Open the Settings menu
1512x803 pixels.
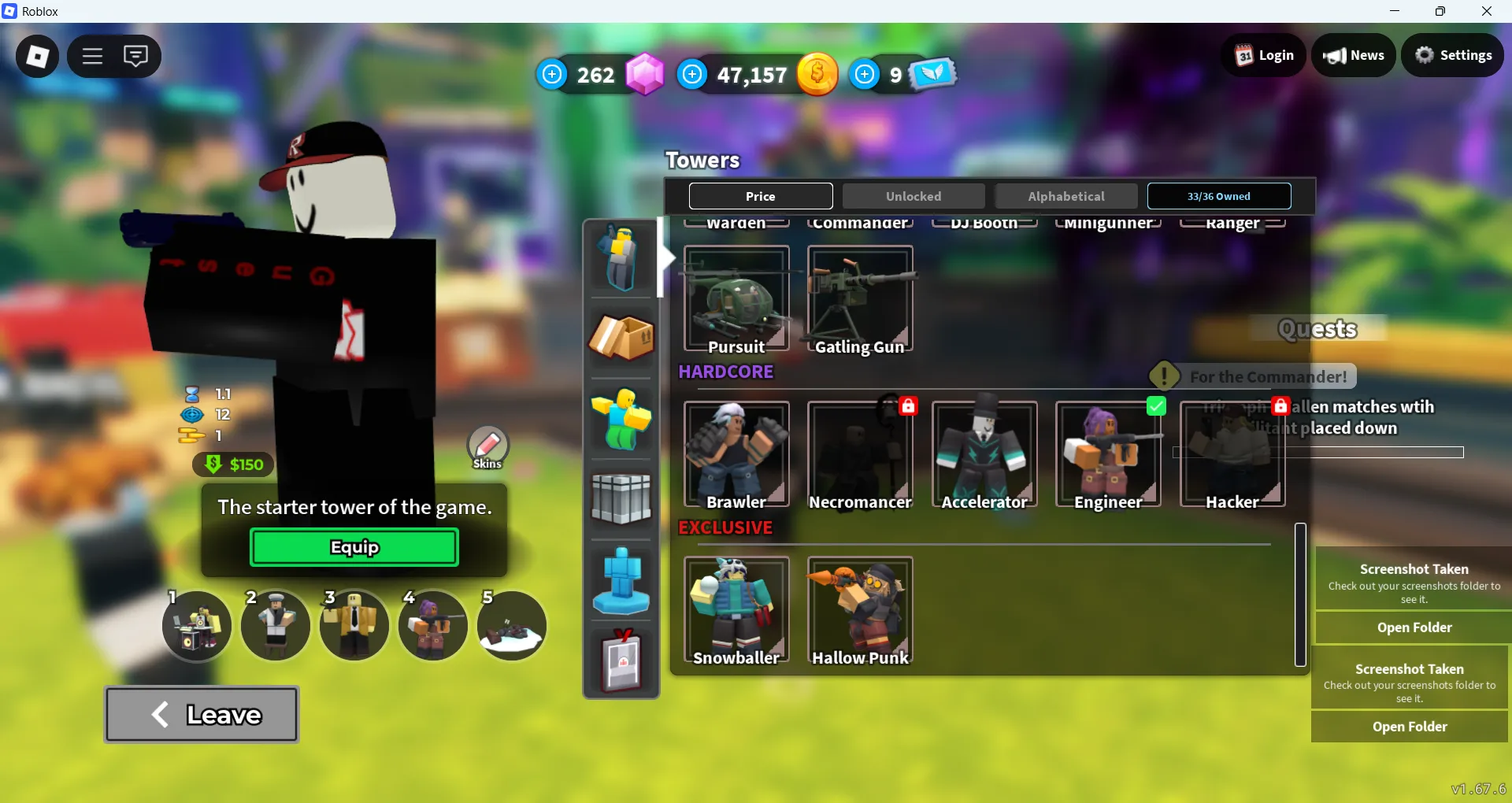click(x=1453, y=55)
